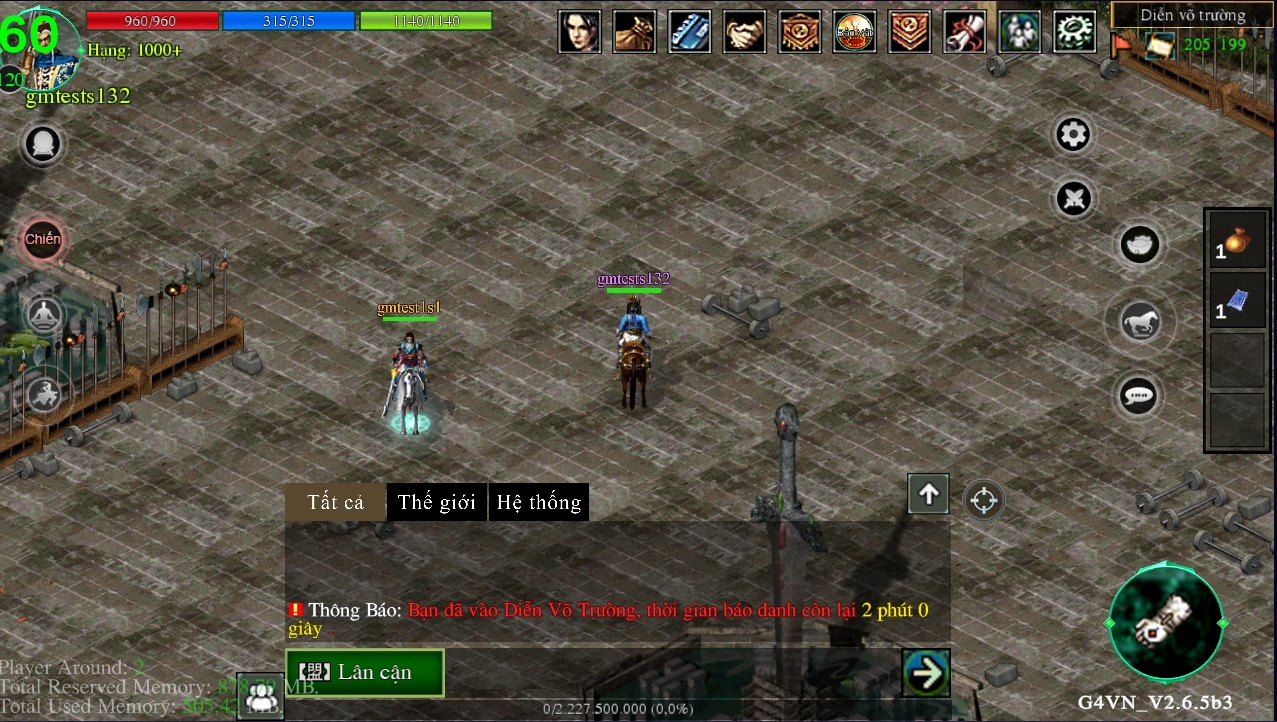Click the round gear settings button
Image resolution: width=1277 pixels, height=722 pixels.
1073,135
